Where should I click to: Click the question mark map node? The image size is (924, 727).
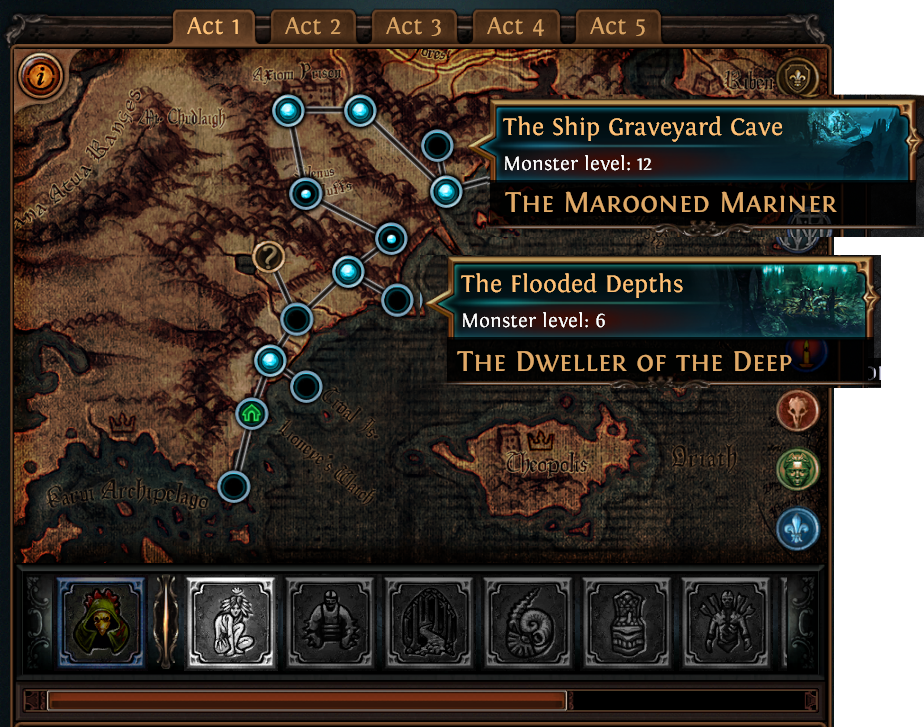tap(268, 258)
